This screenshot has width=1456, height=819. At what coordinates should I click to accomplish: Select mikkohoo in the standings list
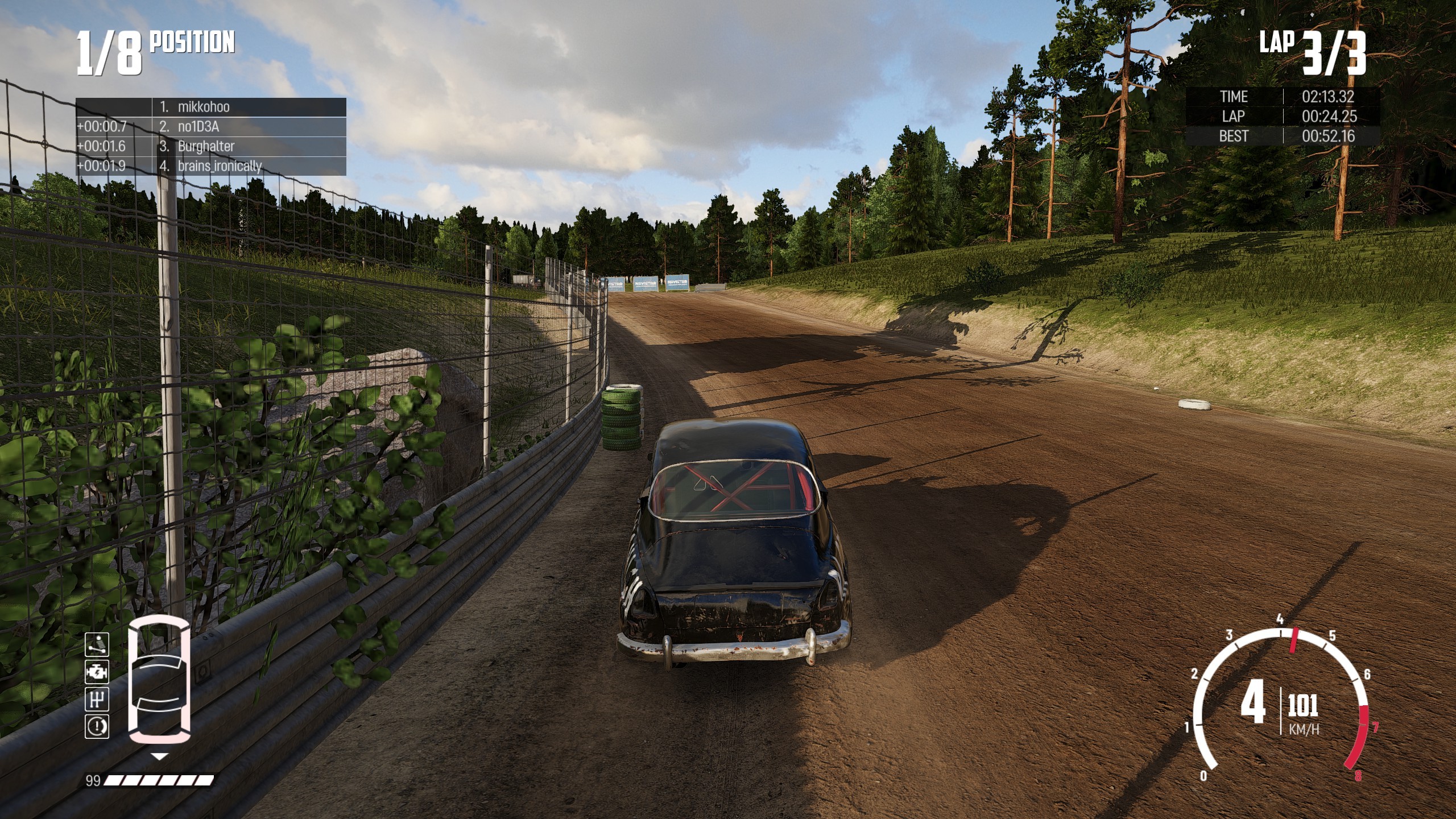211,107
